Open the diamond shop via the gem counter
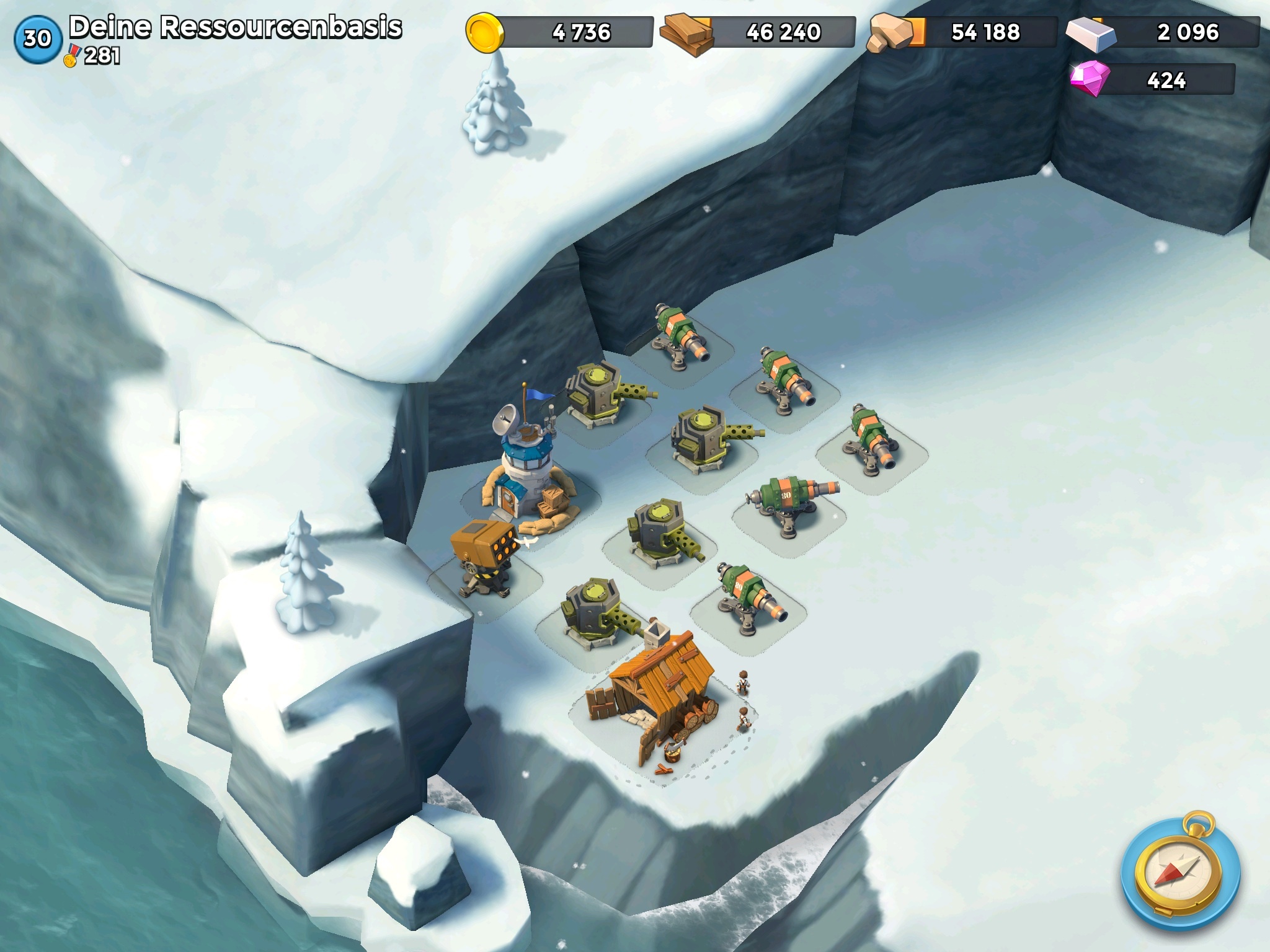 pos(1153,80)
